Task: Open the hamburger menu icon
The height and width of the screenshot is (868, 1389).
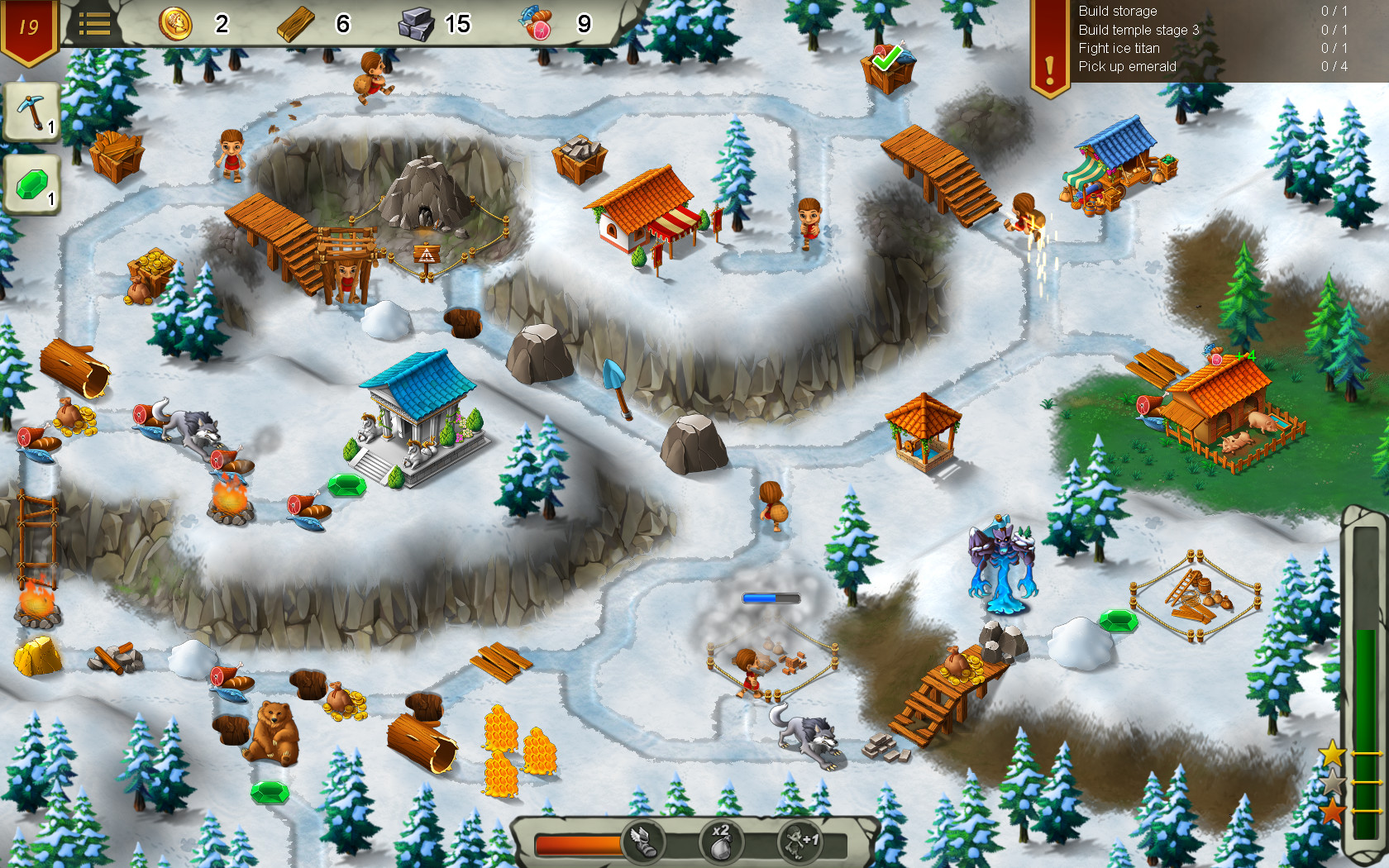Action: point(97,23)
